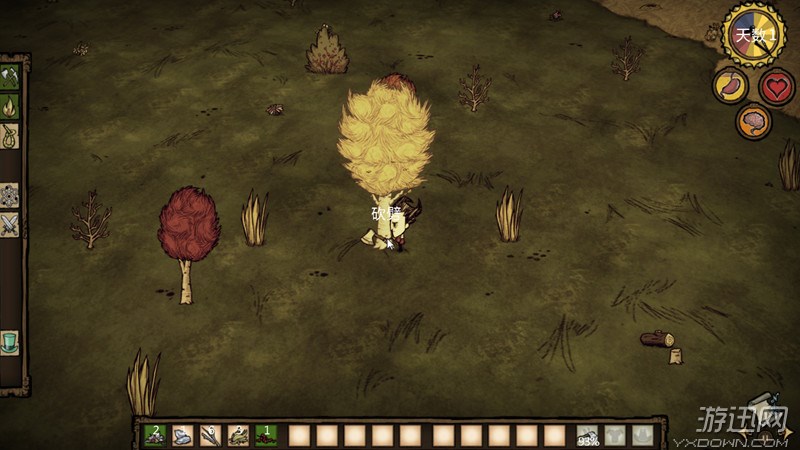800x450 pixels.
Task: Select the empty hat equipment slot
Action: pyautogui.click(x=642, y=435)
